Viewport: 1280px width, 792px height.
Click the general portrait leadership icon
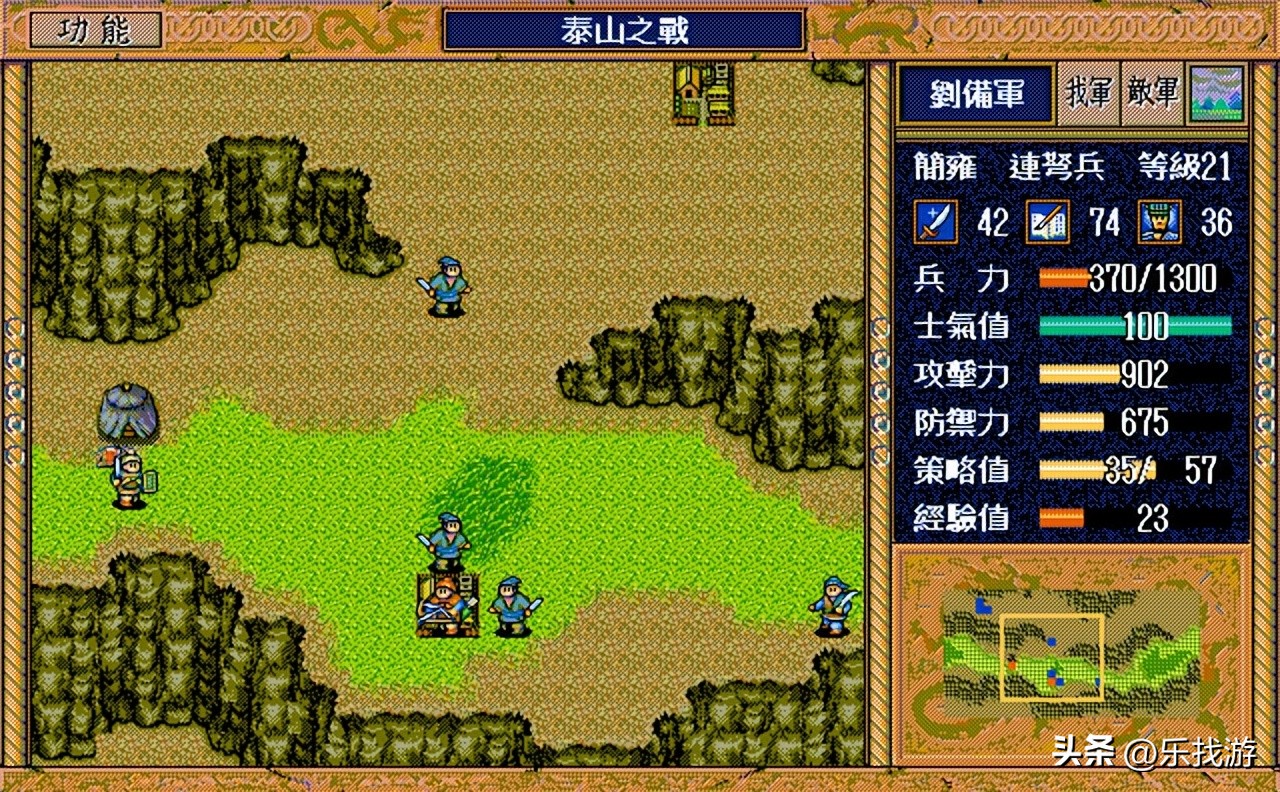pyautogui.click(x=1160, y=221)
